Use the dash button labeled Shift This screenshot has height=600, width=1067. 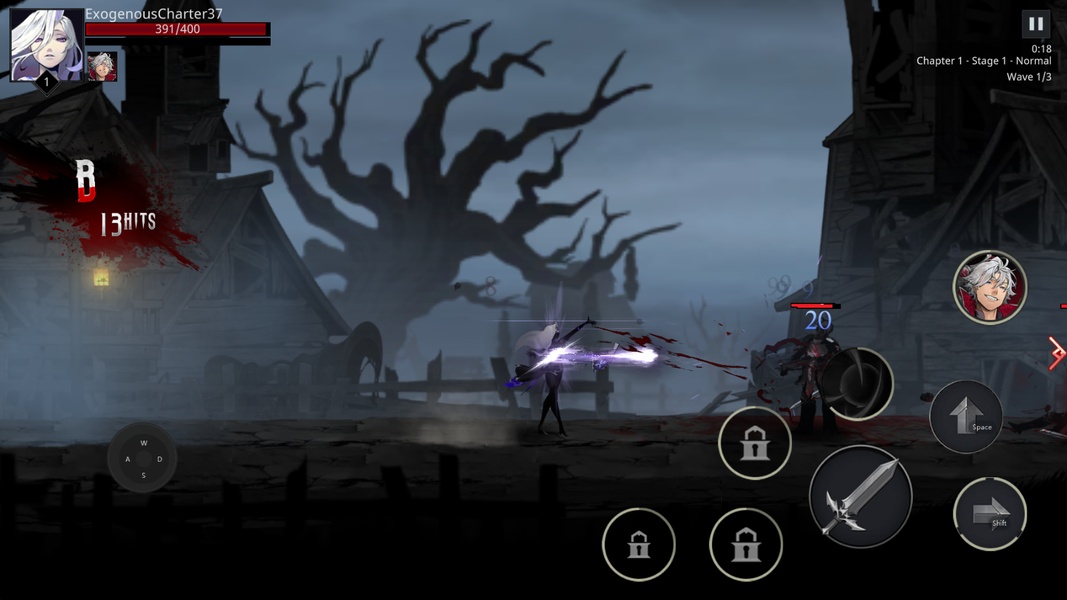(989, 514)
